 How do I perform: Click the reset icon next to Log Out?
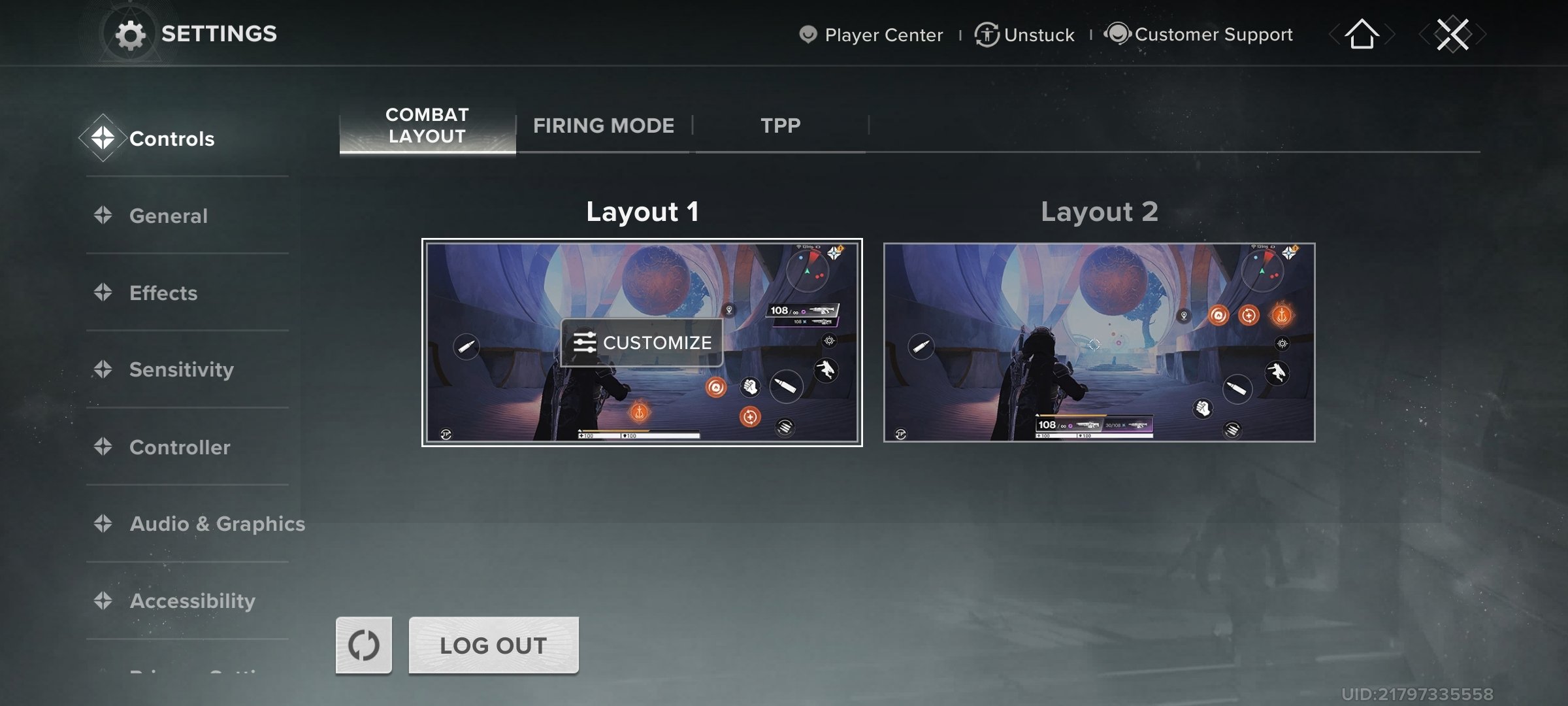click(363, 645)
